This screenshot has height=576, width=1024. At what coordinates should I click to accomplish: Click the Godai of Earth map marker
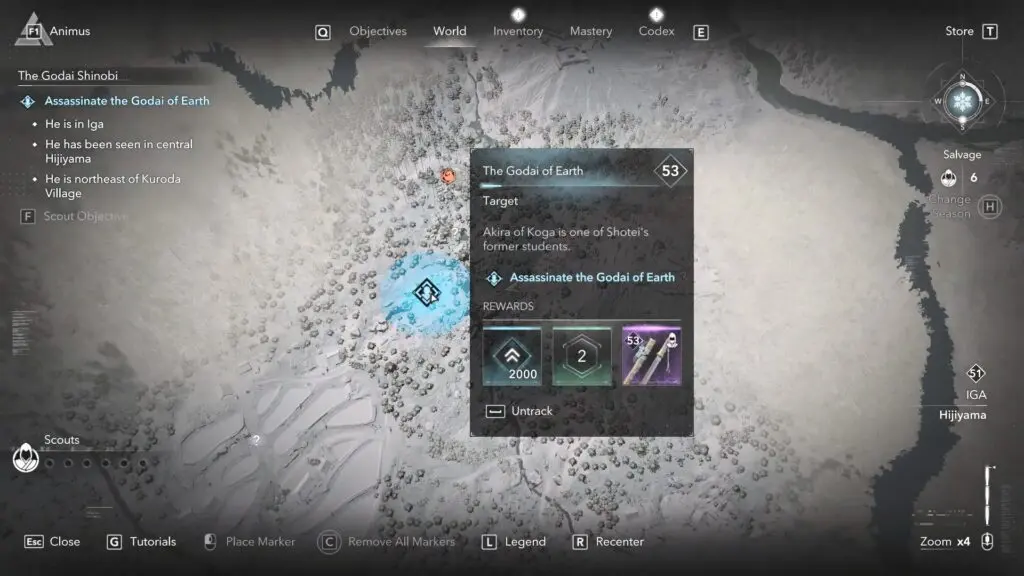coord(427,292)
